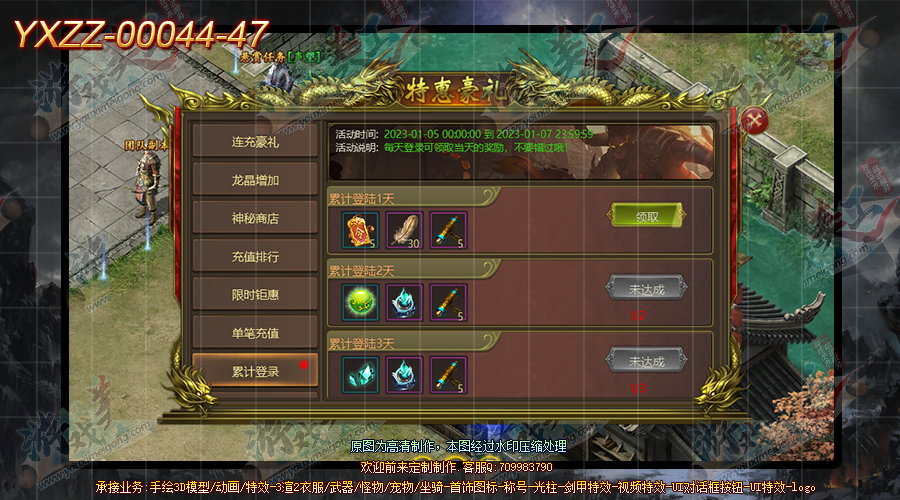Show the 充值排行 recharge ranking tab
Screen dimensions: 900x500
[x=255, y=256]
